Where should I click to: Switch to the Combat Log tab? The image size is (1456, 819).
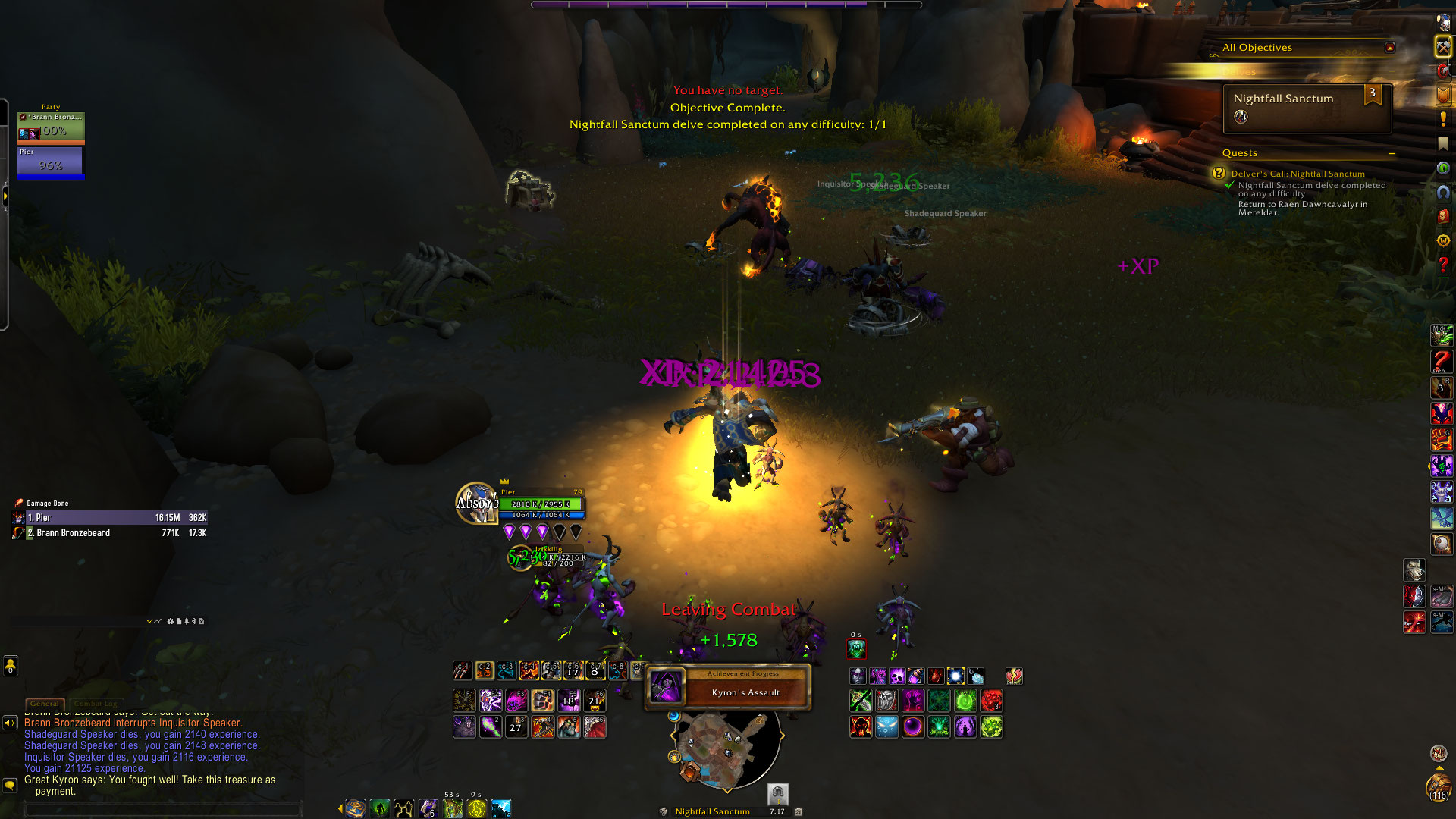click(96, 704)
